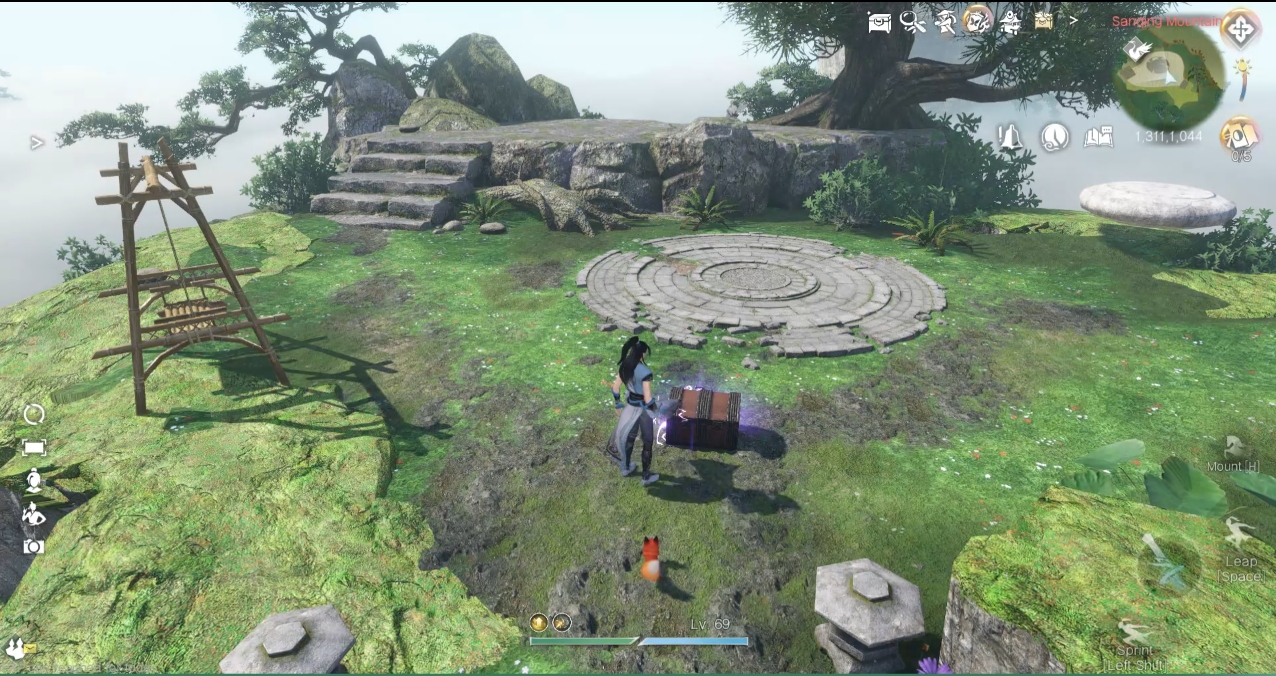Open the circular minimap

pyautogui.click(x=1168, y=78)
